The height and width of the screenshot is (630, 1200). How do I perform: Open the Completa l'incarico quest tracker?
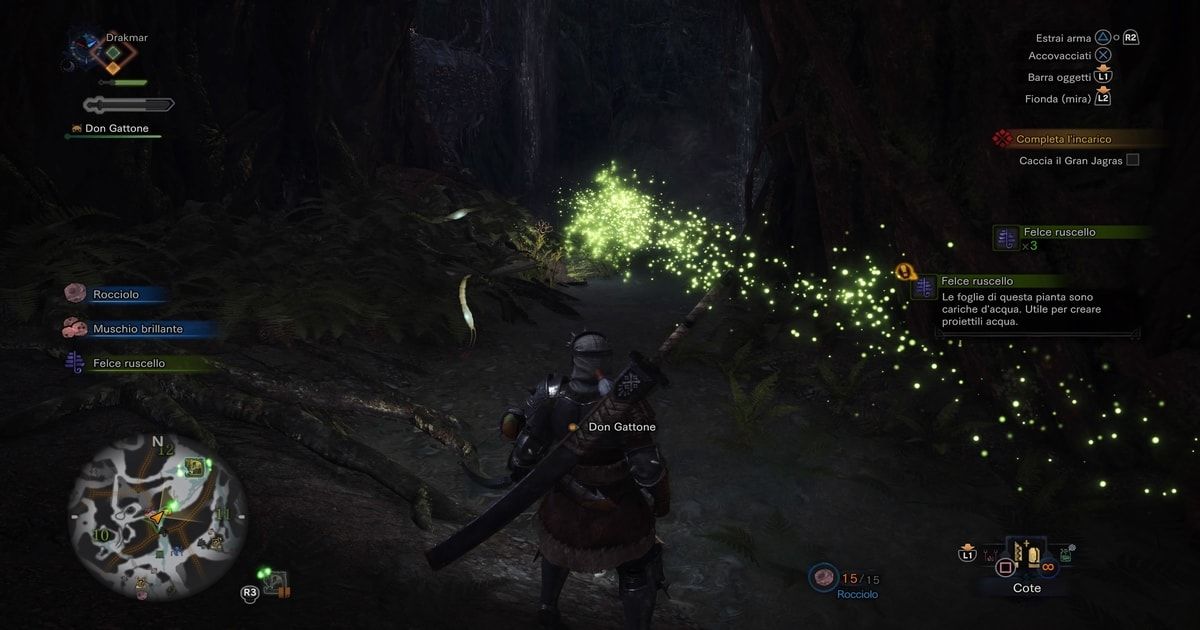(1063, 139)
